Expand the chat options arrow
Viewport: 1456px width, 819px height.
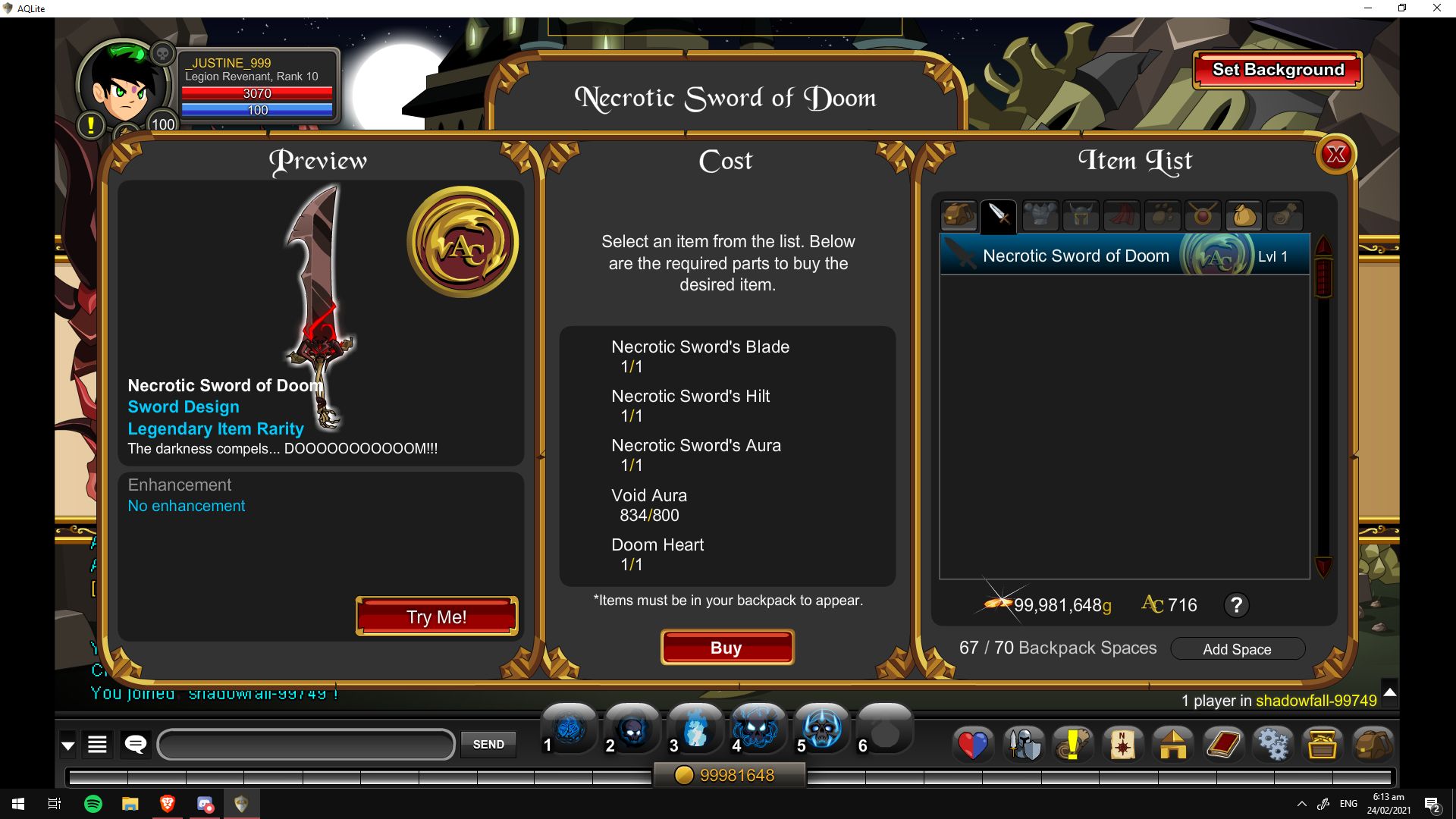point(67,744)
